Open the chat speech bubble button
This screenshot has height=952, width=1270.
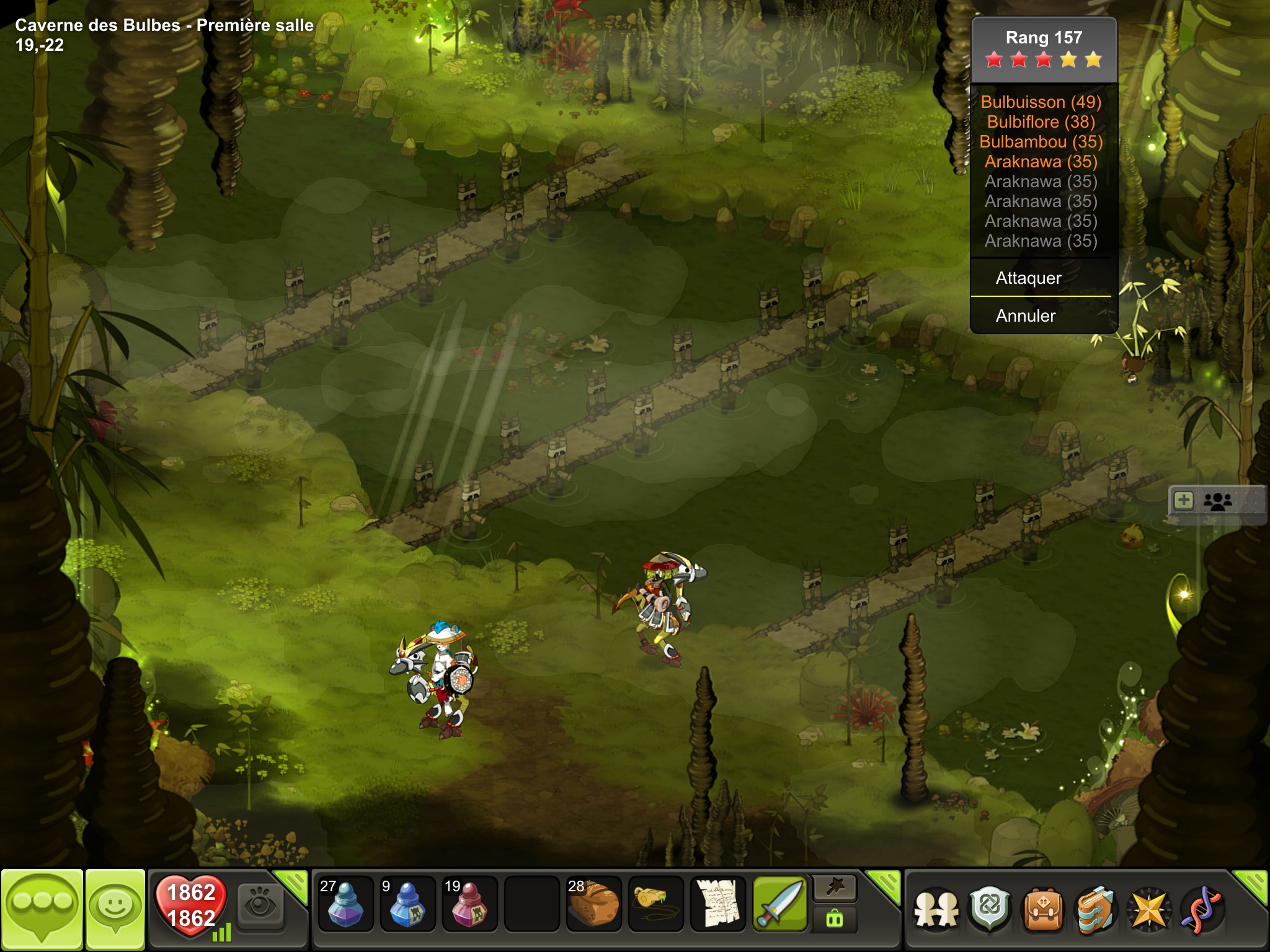pyautogui.click(x=42, y=910)
